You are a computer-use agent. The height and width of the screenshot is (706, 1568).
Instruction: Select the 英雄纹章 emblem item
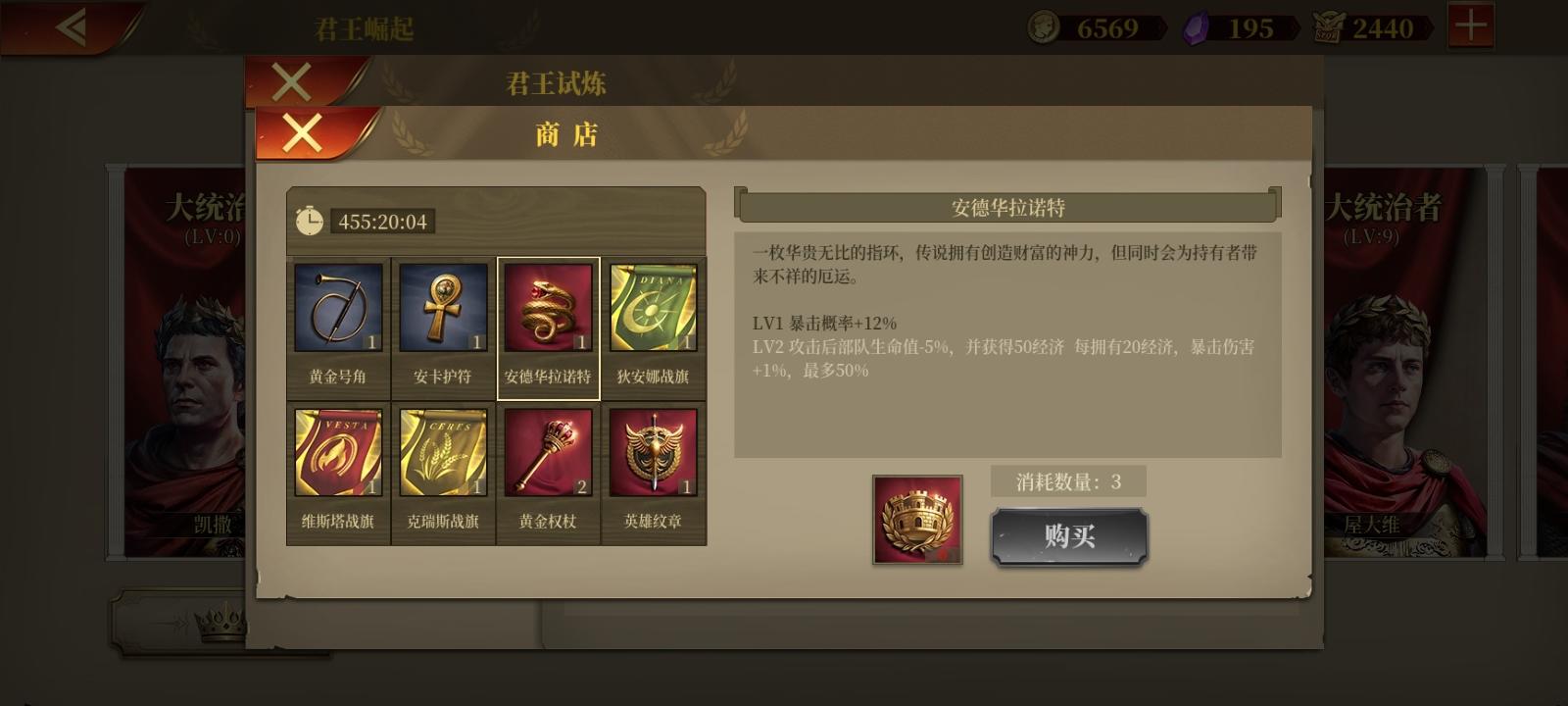(x=653, y=451)
